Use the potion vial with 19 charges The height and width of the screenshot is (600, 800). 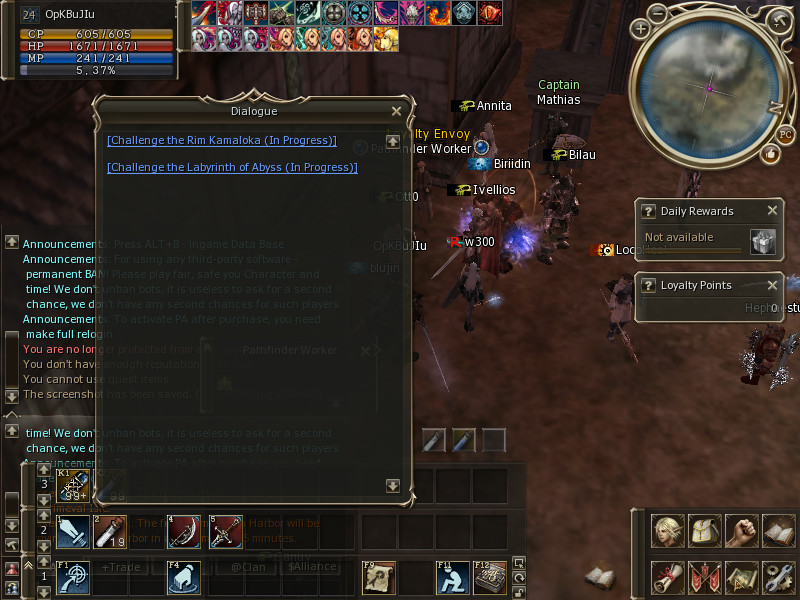coord(110,531)
